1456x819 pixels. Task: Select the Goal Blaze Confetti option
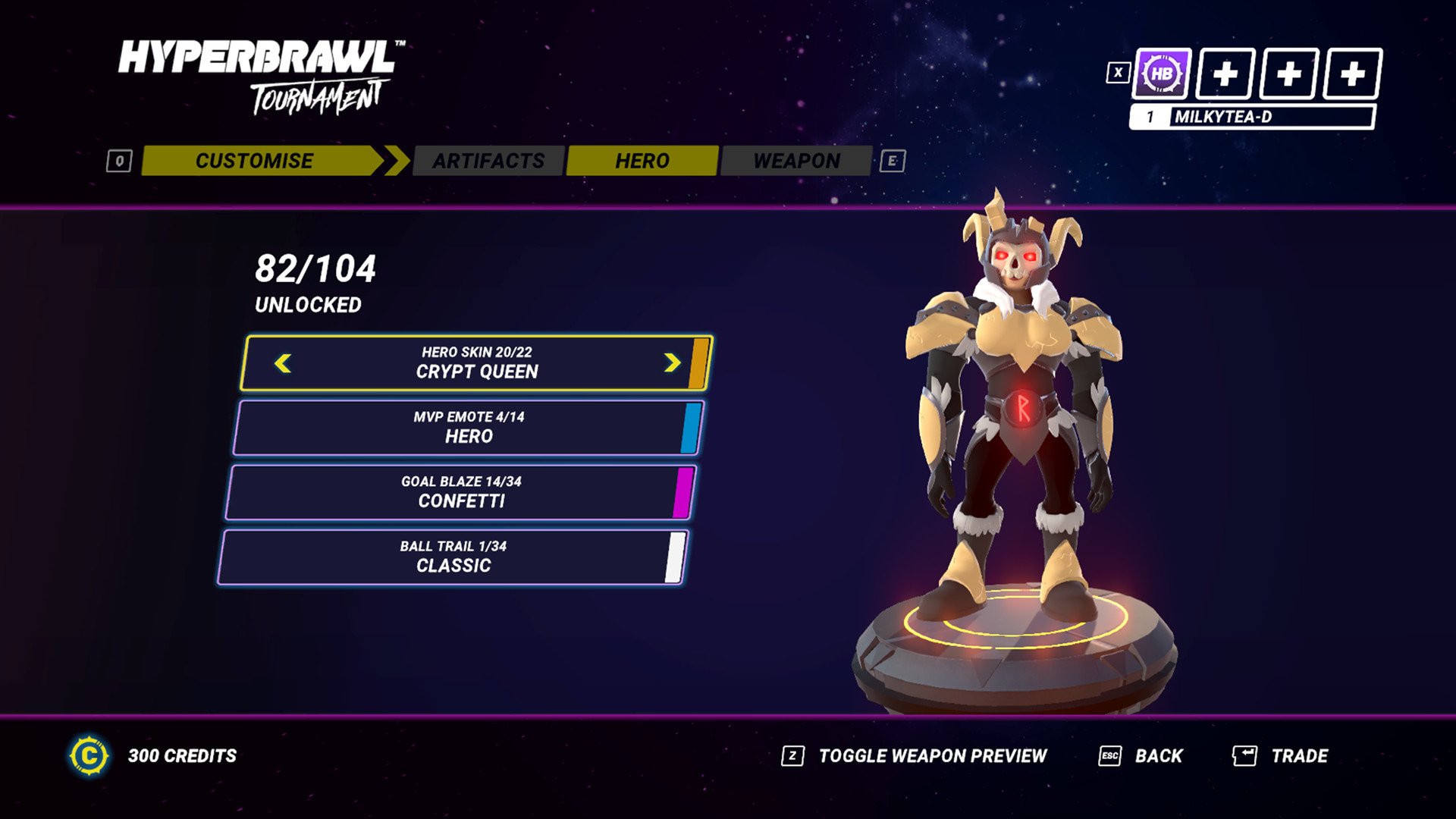pyautogui.click(x=460, y=492)
